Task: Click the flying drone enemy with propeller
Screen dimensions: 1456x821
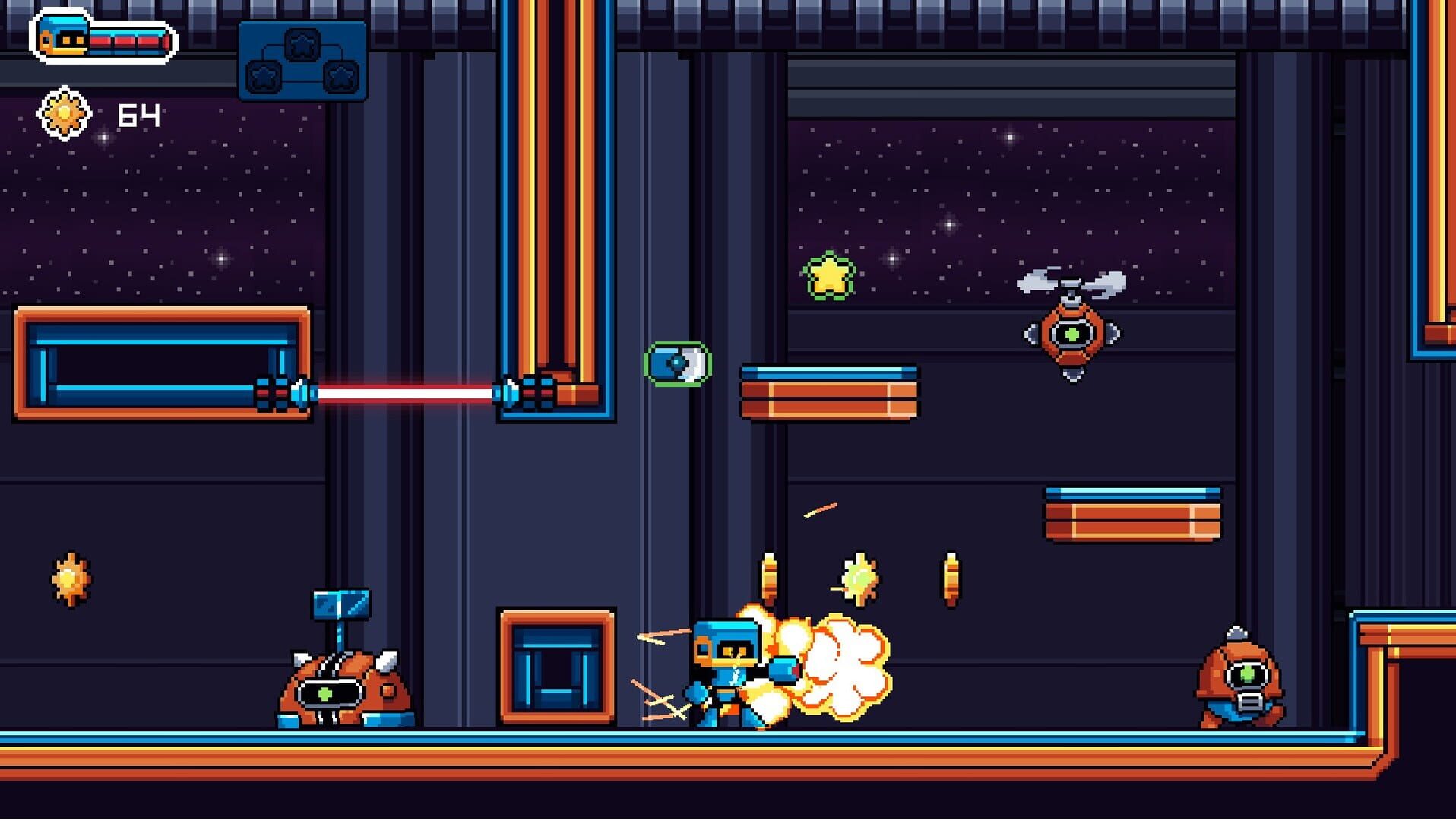Action: pos(1071,334)
